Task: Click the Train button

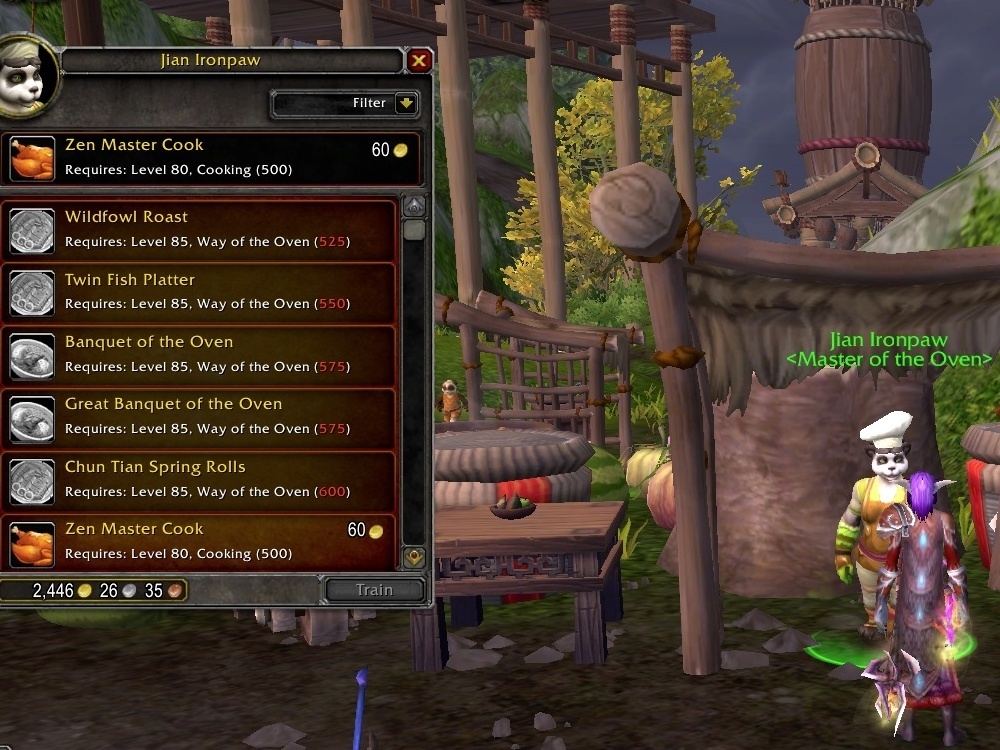Action: tap(375, 590)
